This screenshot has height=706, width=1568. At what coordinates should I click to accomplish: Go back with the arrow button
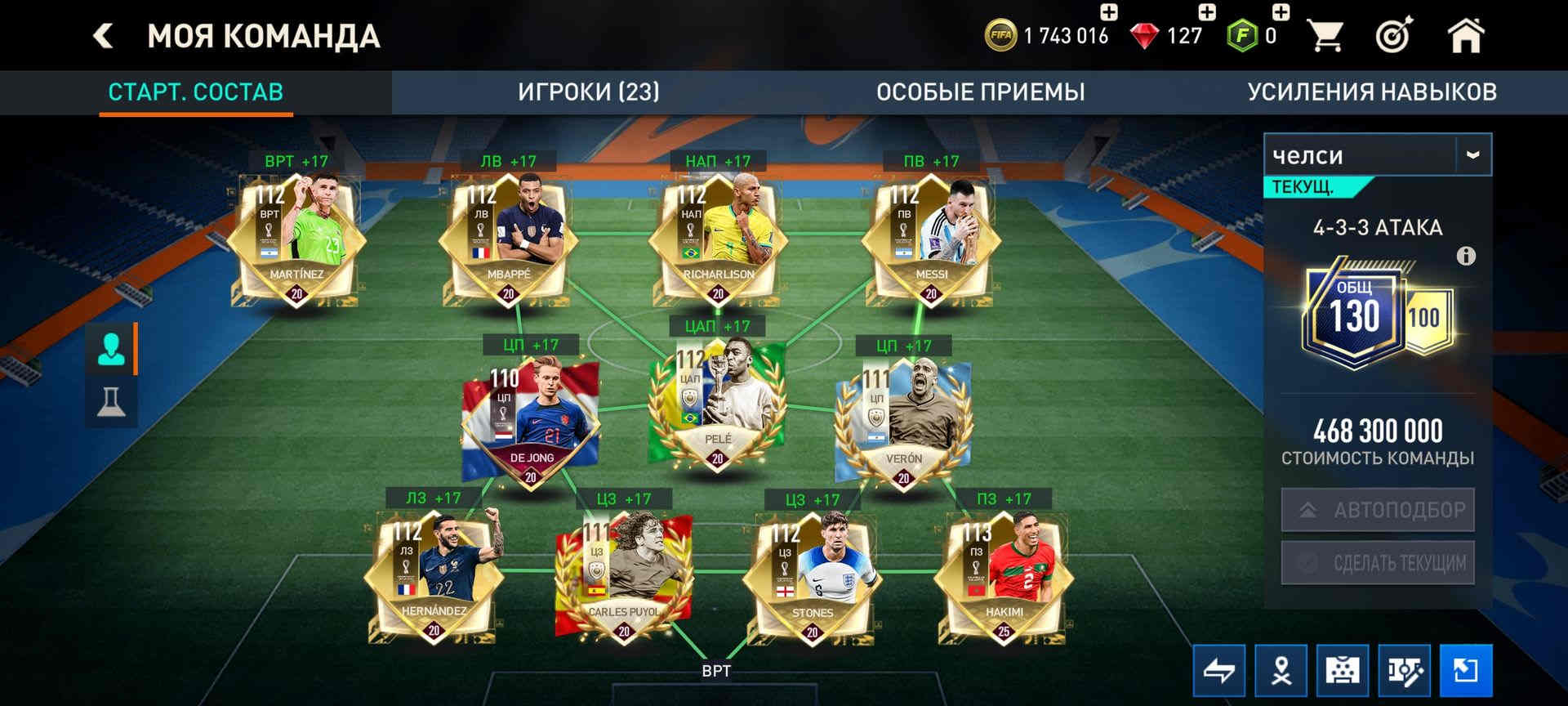click(x=103, y=36)
